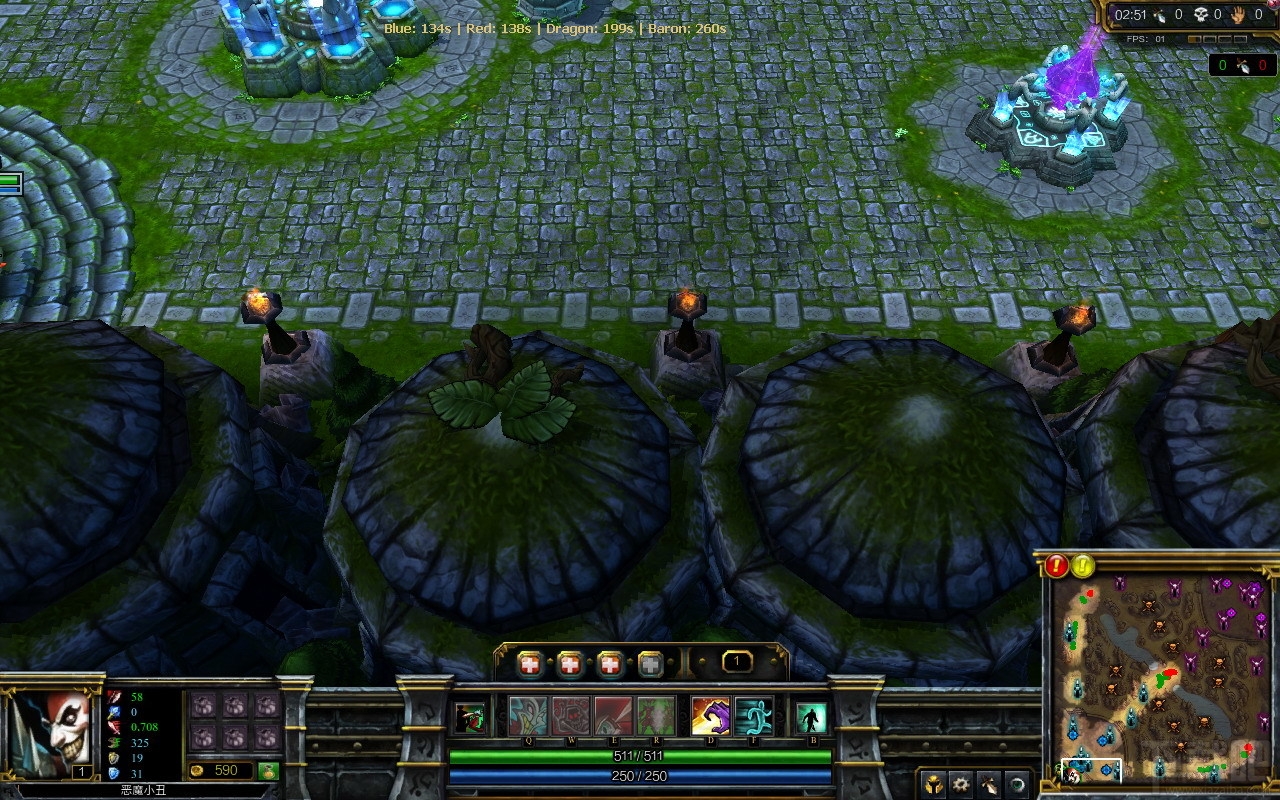Viewport: 1280px width, 800px height.
Task: Click the green Recall icon (B)
Action: click(x=813, y=717)
